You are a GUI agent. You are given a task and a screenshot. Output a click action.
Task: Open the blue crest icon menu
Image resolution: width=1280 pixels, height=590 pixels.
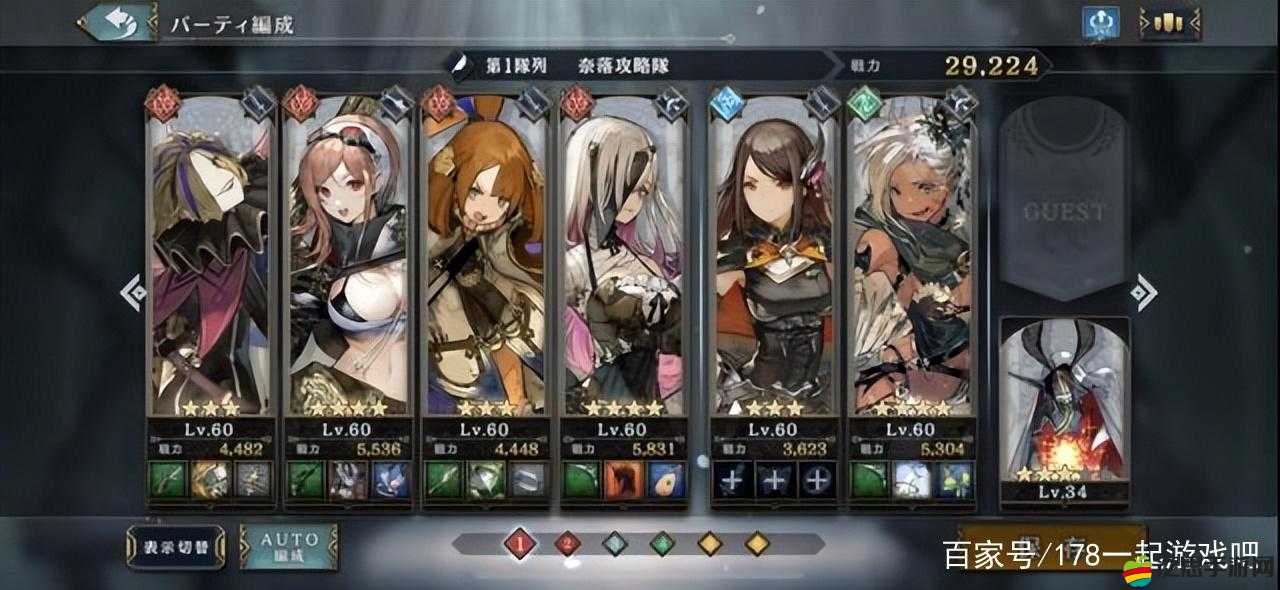coord(1101,23)
